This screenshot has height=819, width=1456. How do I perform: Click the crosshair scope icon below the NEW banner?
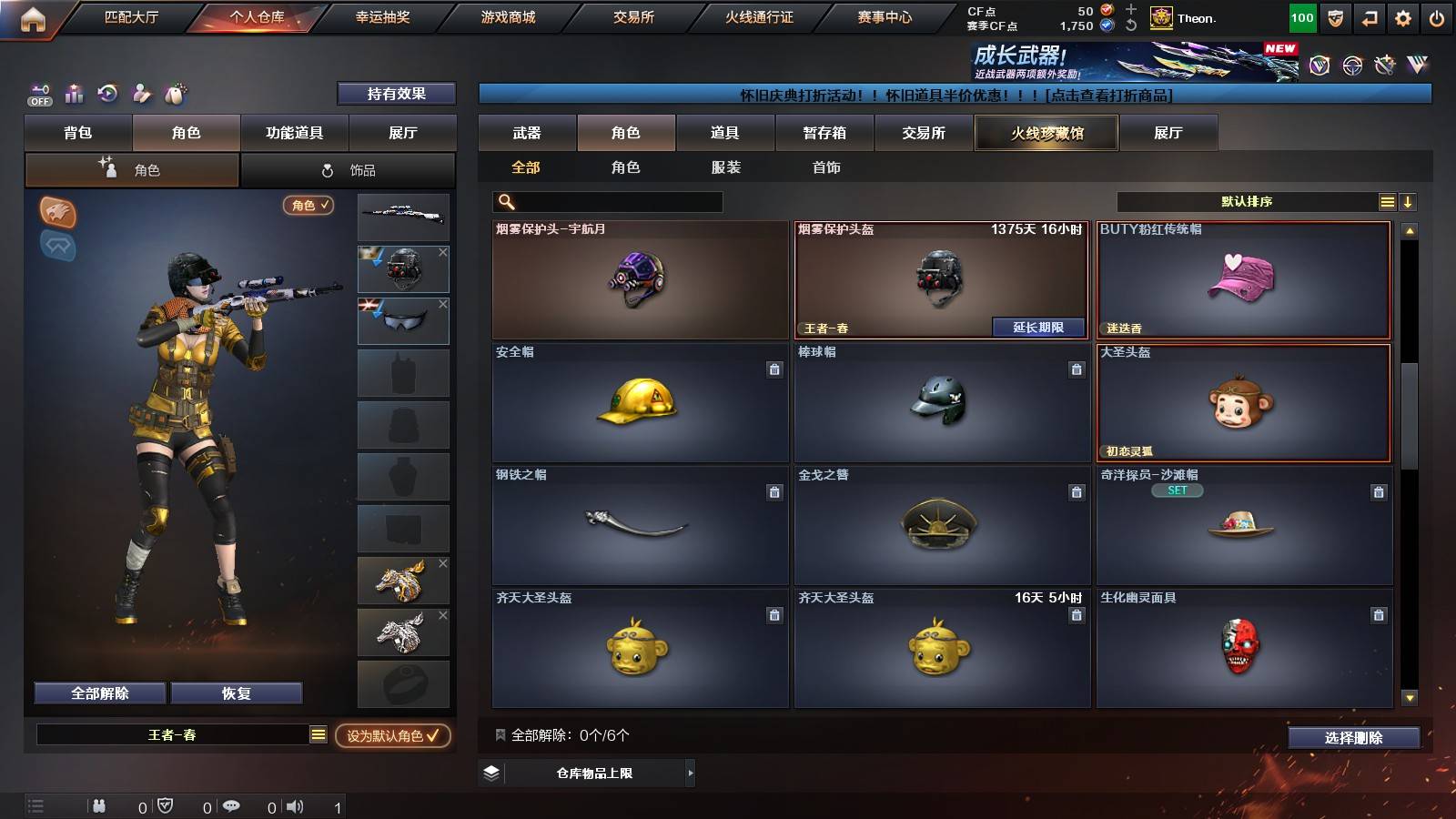(1350, 65)
